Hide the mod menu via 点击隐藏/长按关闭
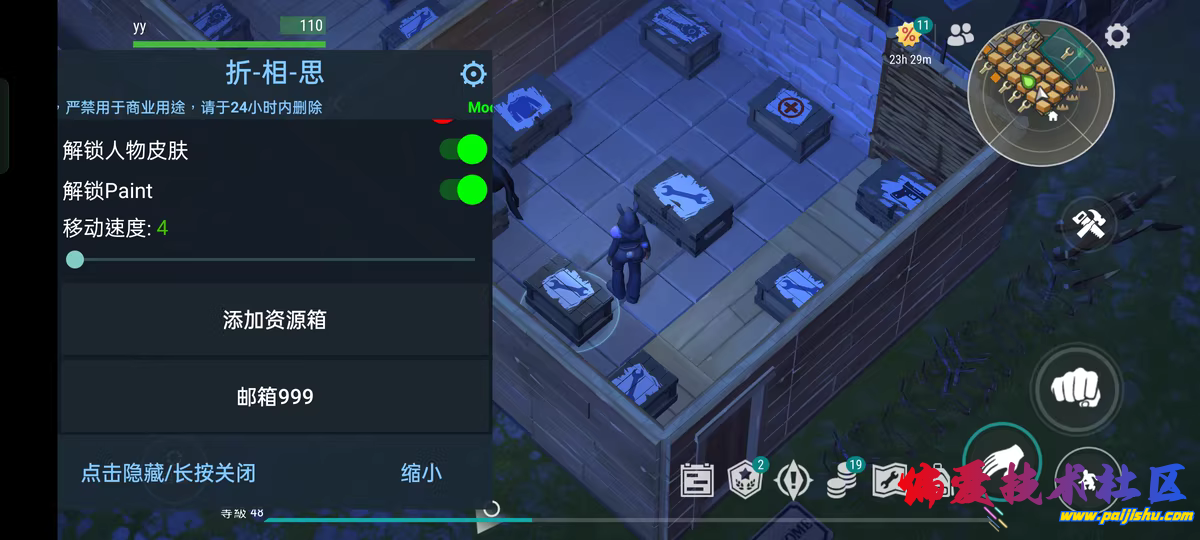1200x540 pixels. click(168, 473)
